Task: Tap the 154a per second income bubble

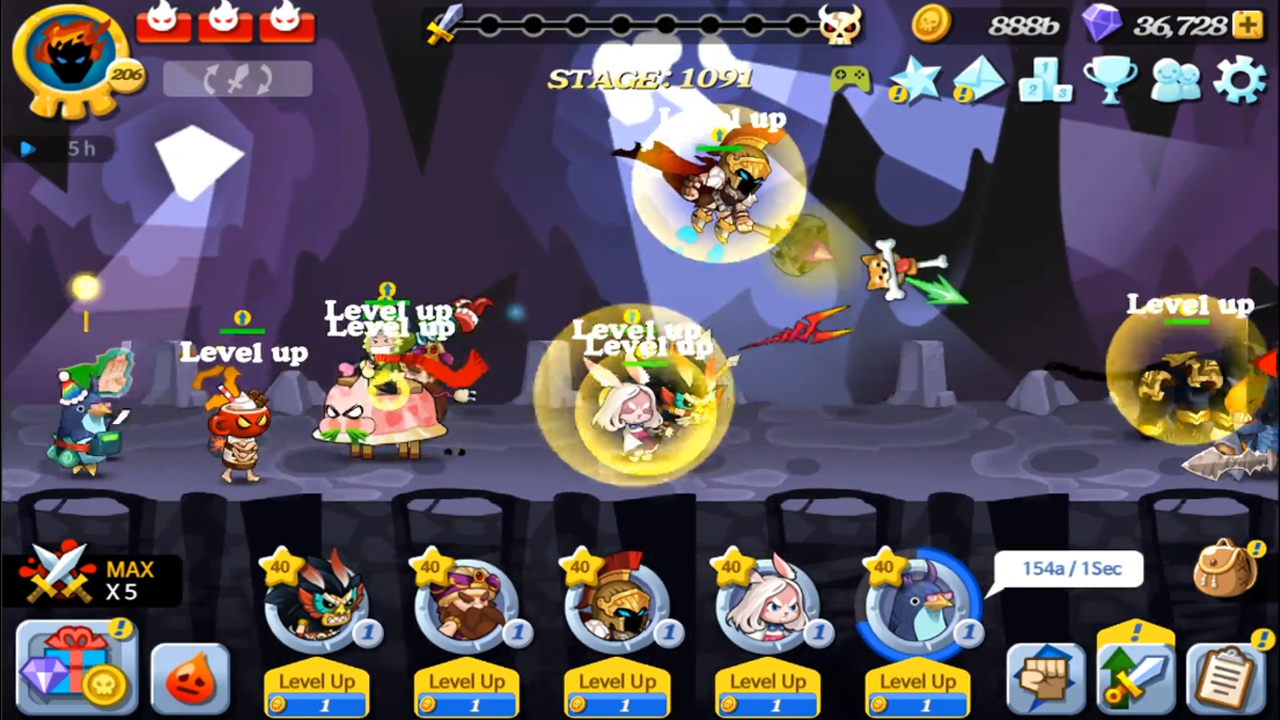Action: [1069, 568]
